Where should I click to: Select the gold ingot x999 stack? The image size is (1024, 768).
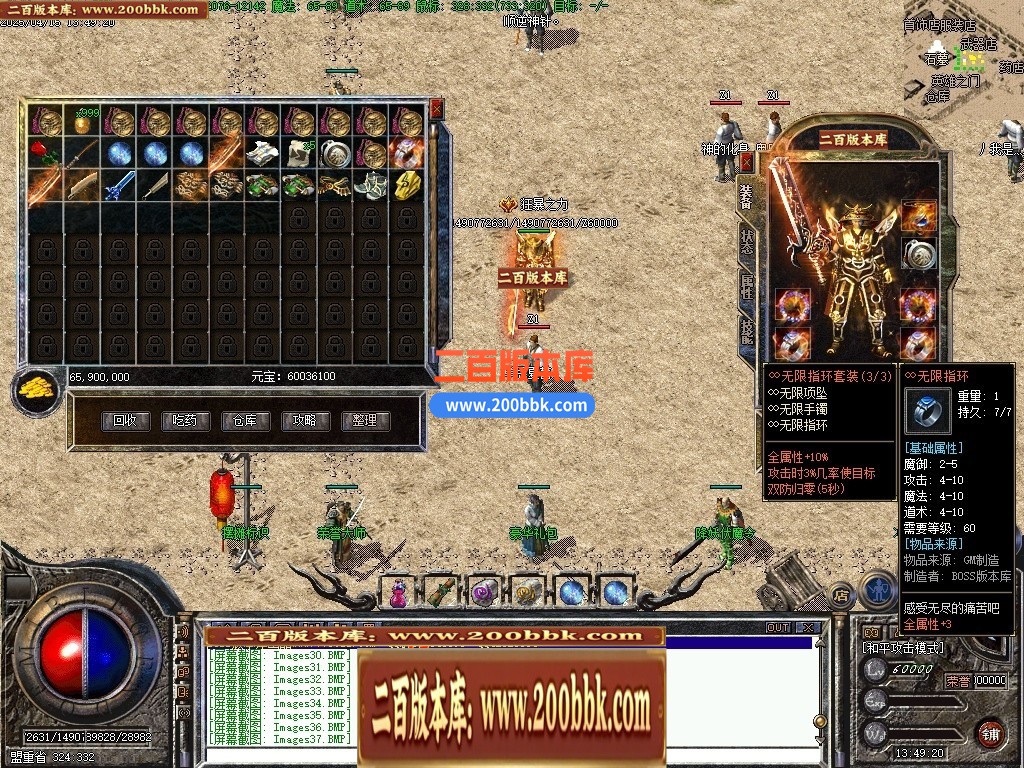pos(82,122)
